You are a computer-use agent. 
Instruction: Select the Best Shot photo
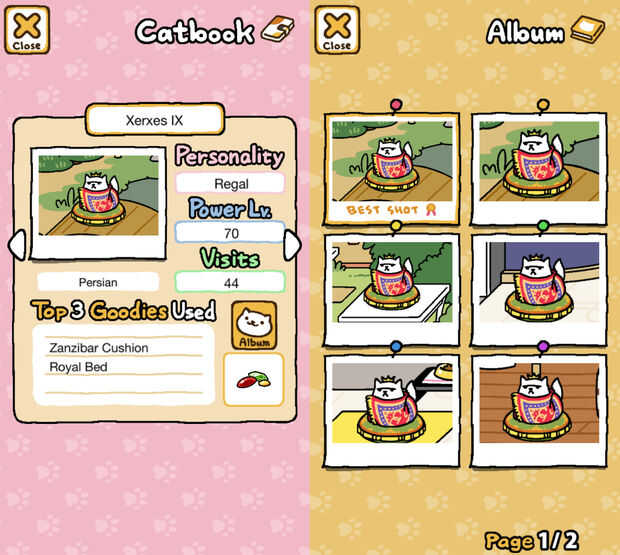point(393,168)
